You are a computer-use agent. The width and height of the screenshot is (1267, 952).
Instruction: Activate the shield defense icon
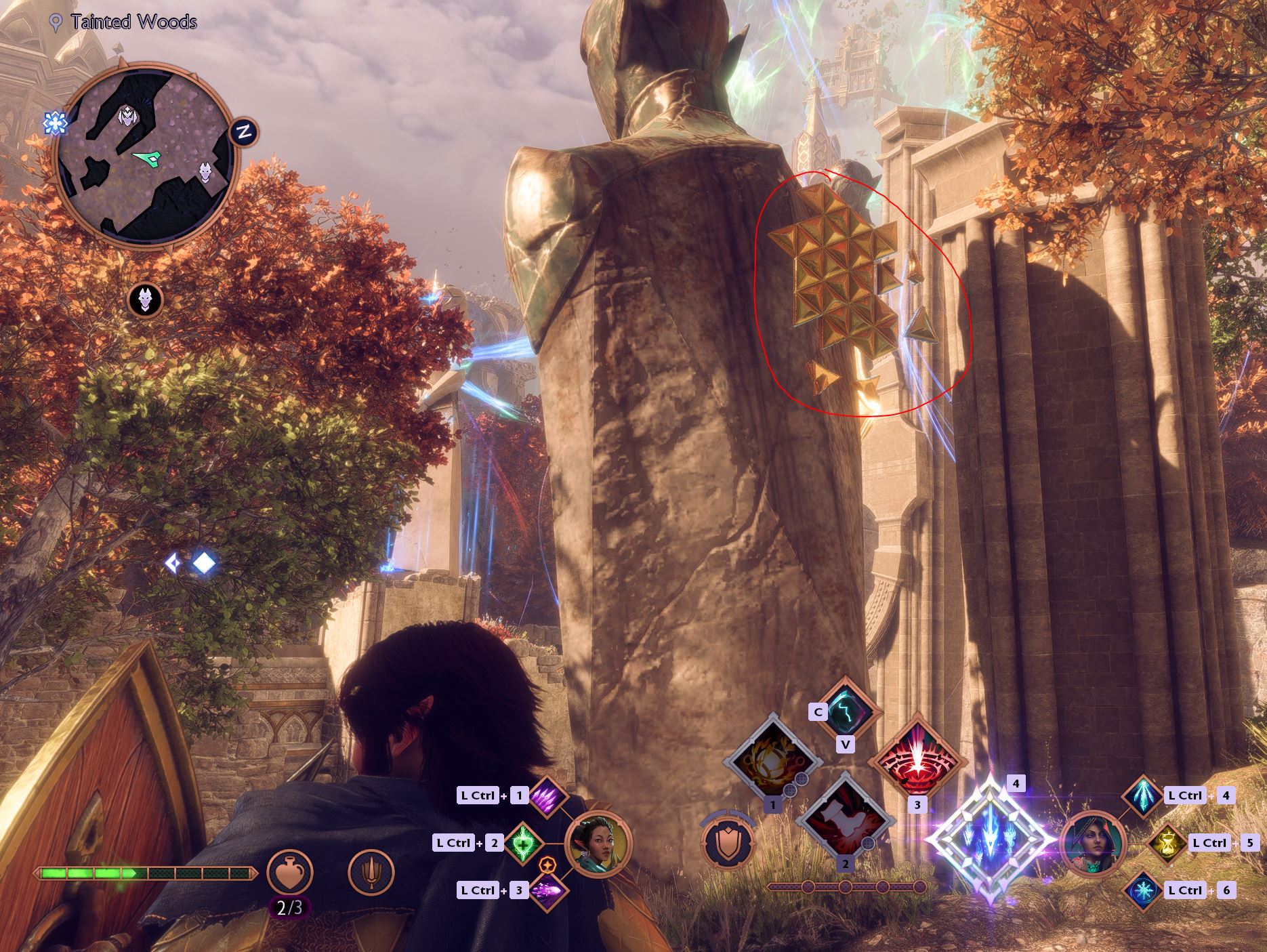pyautogui.click(x=728, y=844)
